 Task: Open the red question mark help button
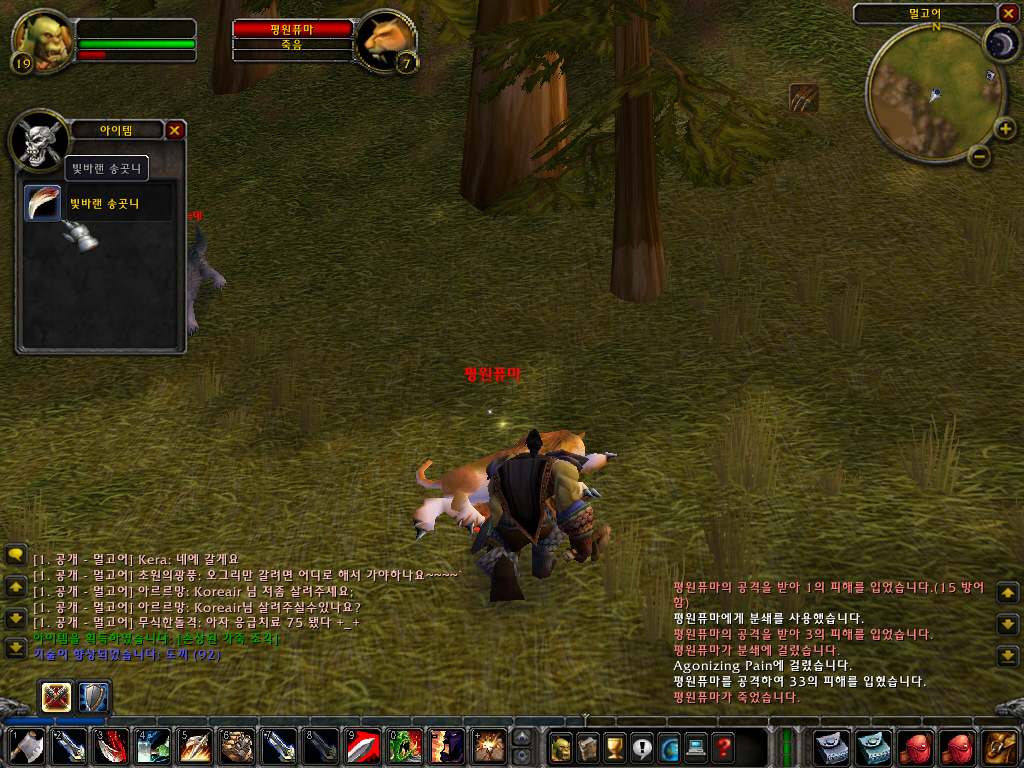coord(722,747)
